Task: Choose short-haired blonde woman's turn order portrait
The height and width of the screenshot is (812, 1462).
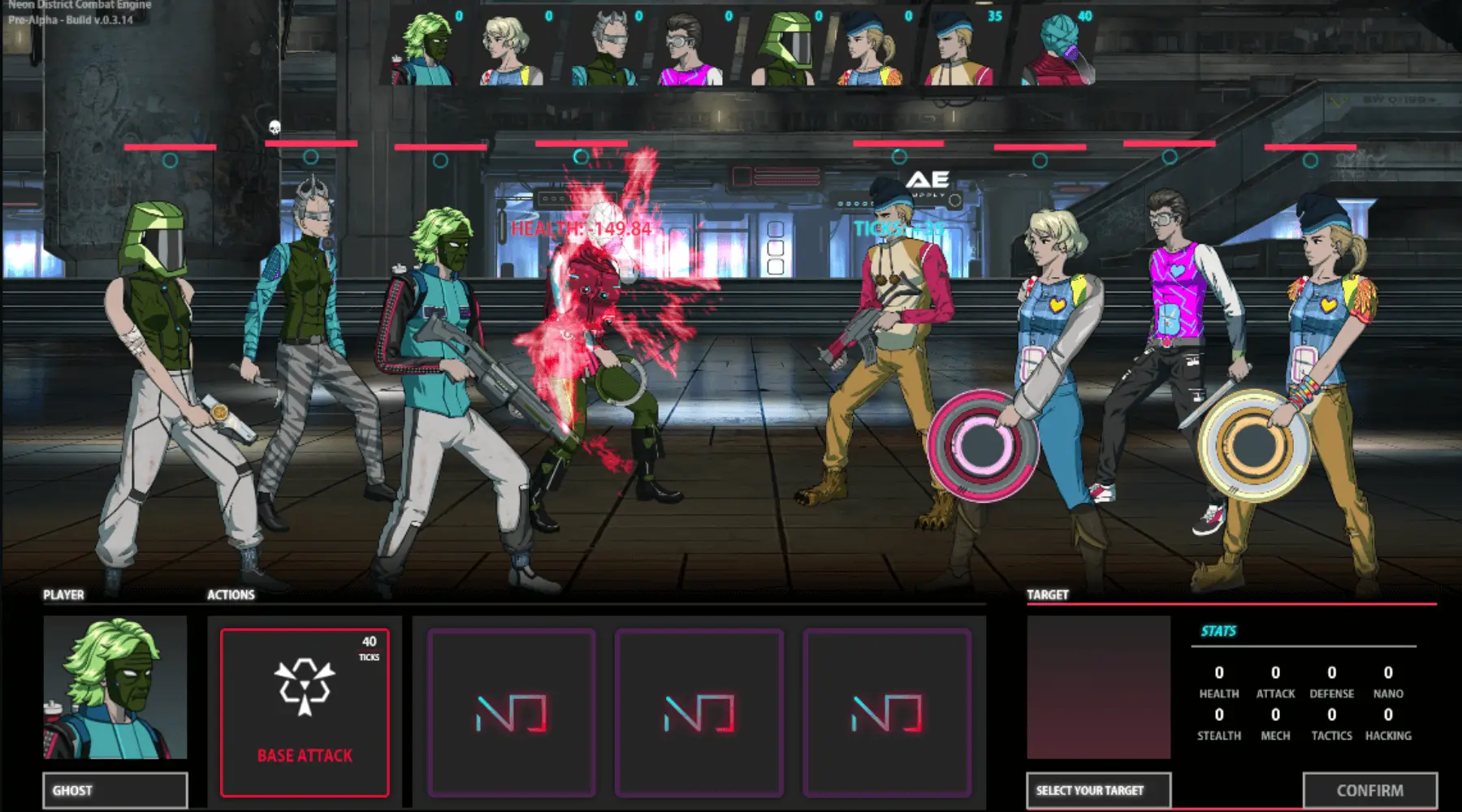Action: click(512, 49)
